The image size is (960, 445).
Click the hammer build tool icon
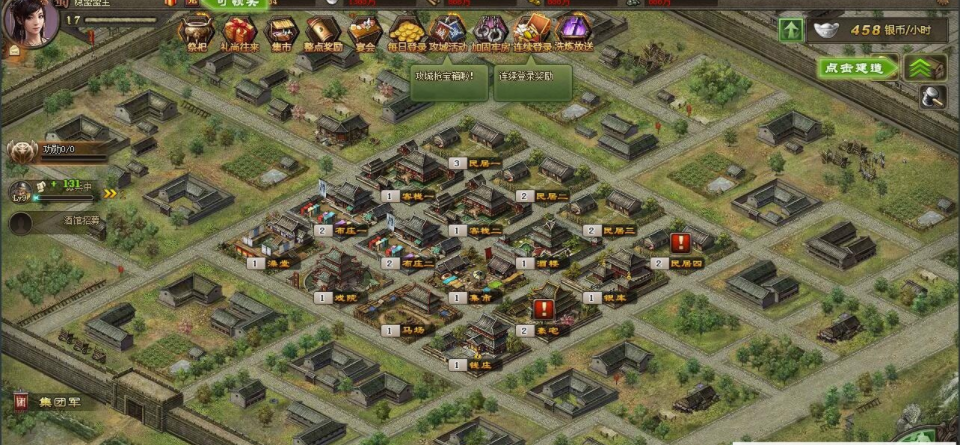click(x=934, y=97)
